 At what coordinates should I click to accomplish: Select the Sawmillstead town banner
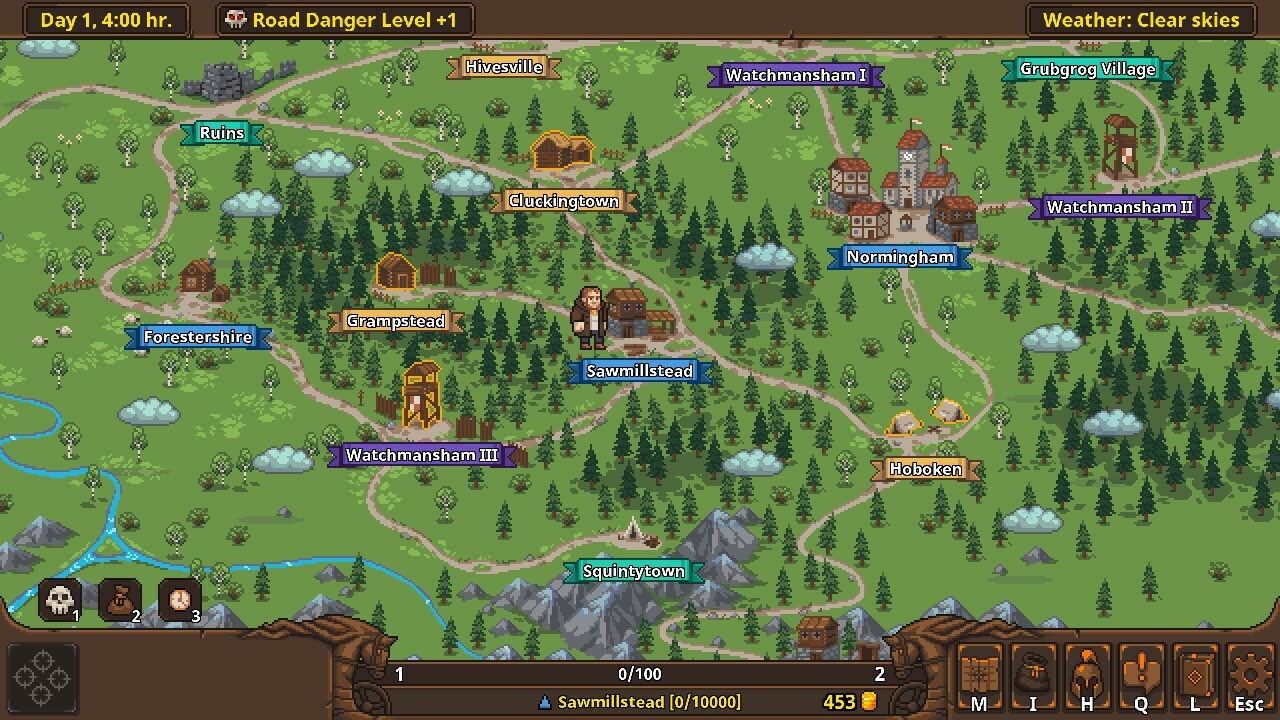pyautogui.click(x=640, y=371)
